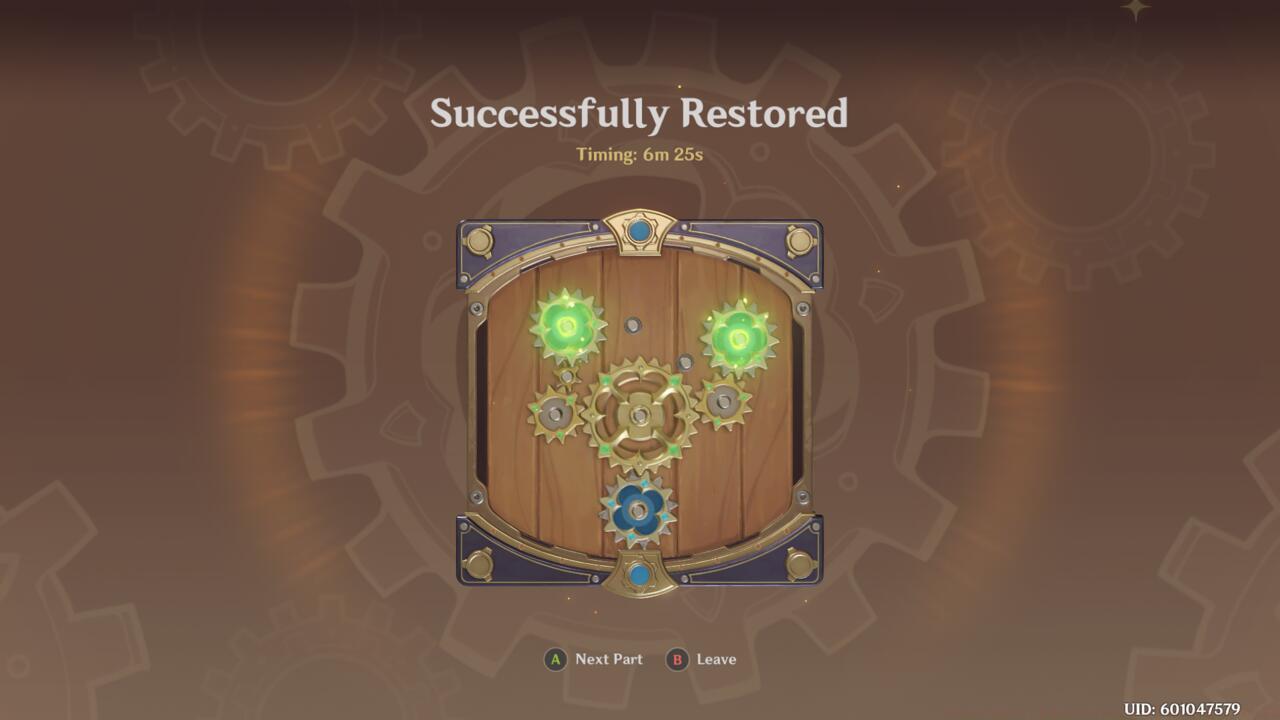
Task: Click the Timing 6m 25s indicator
Action: click(639, 155)
